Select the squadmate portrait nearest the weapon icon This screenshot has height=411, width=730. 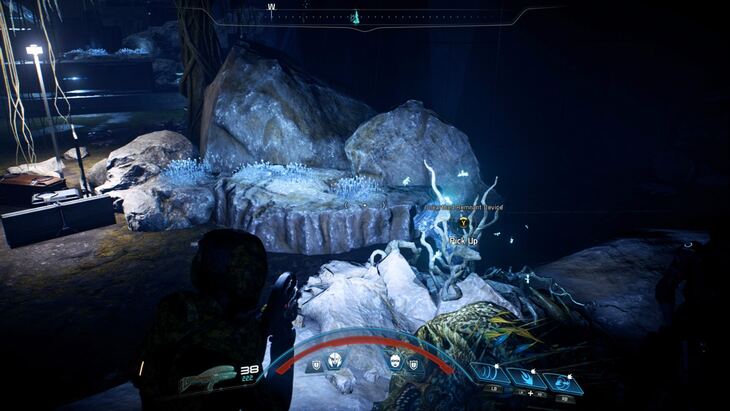pyautogui.click(x=333, y=361)
